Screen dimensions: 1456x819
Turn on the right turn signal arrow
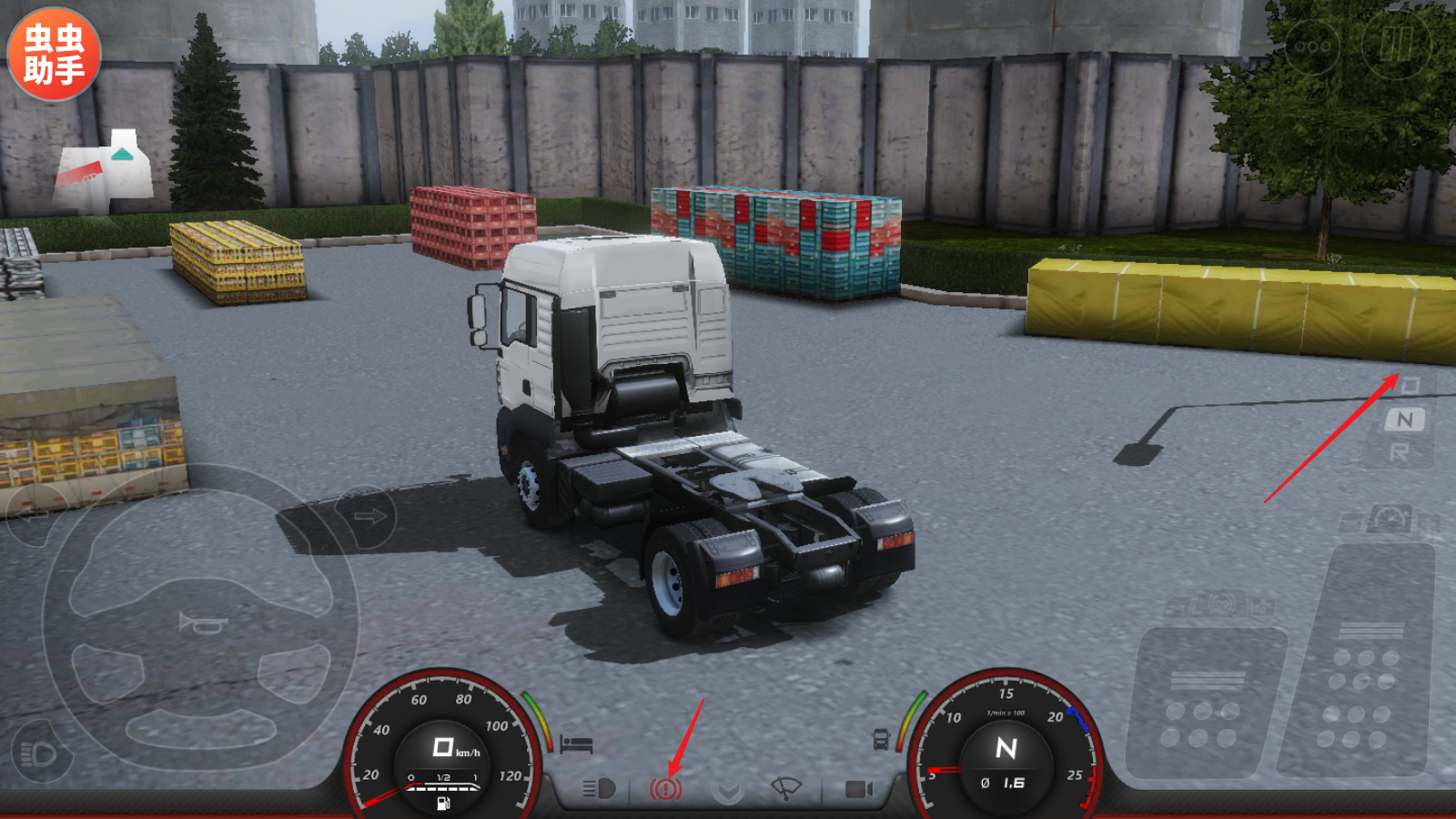369,517
